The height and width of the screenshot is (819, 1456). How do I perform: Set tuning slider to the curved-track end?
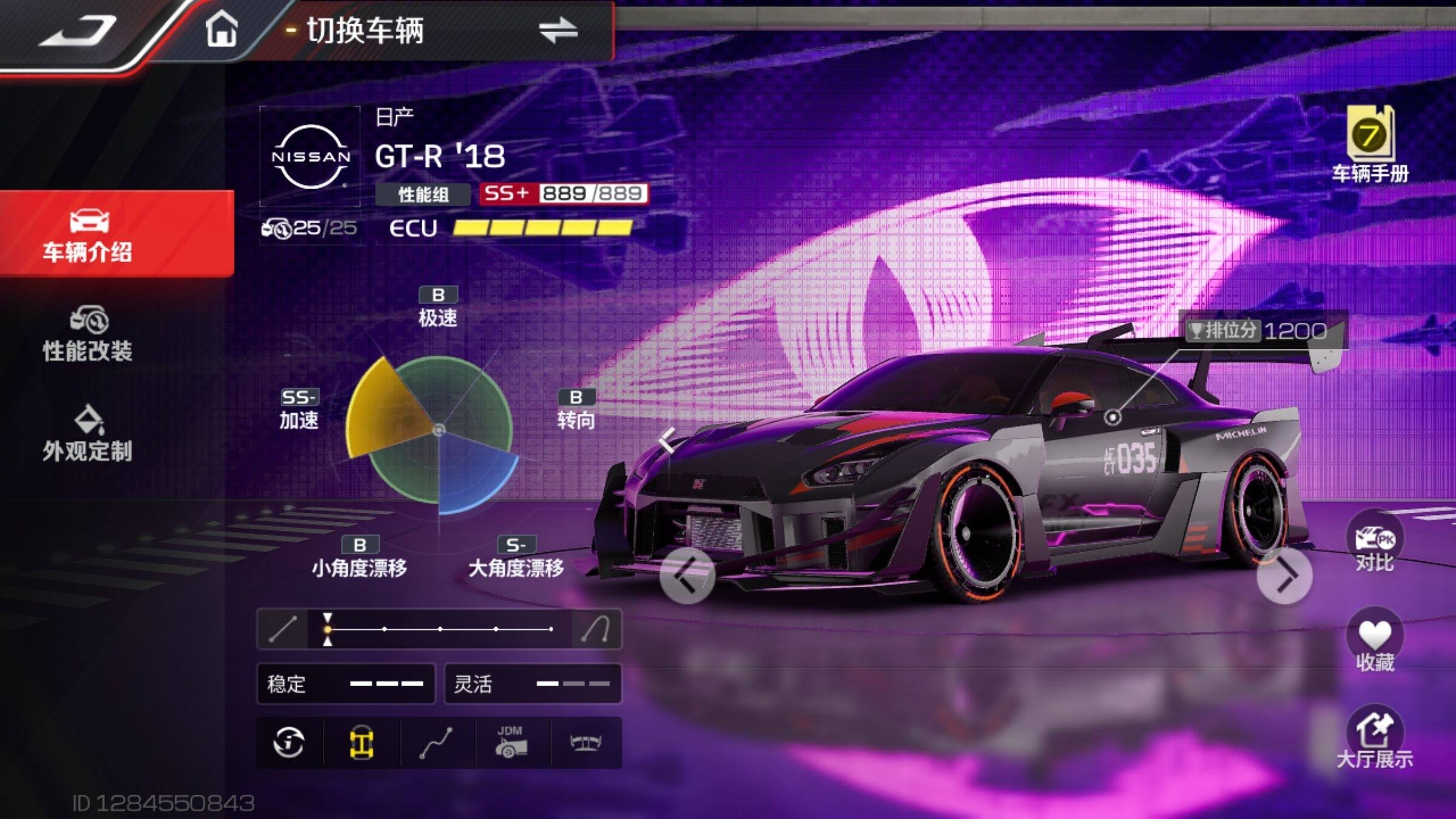click(596, 629)
